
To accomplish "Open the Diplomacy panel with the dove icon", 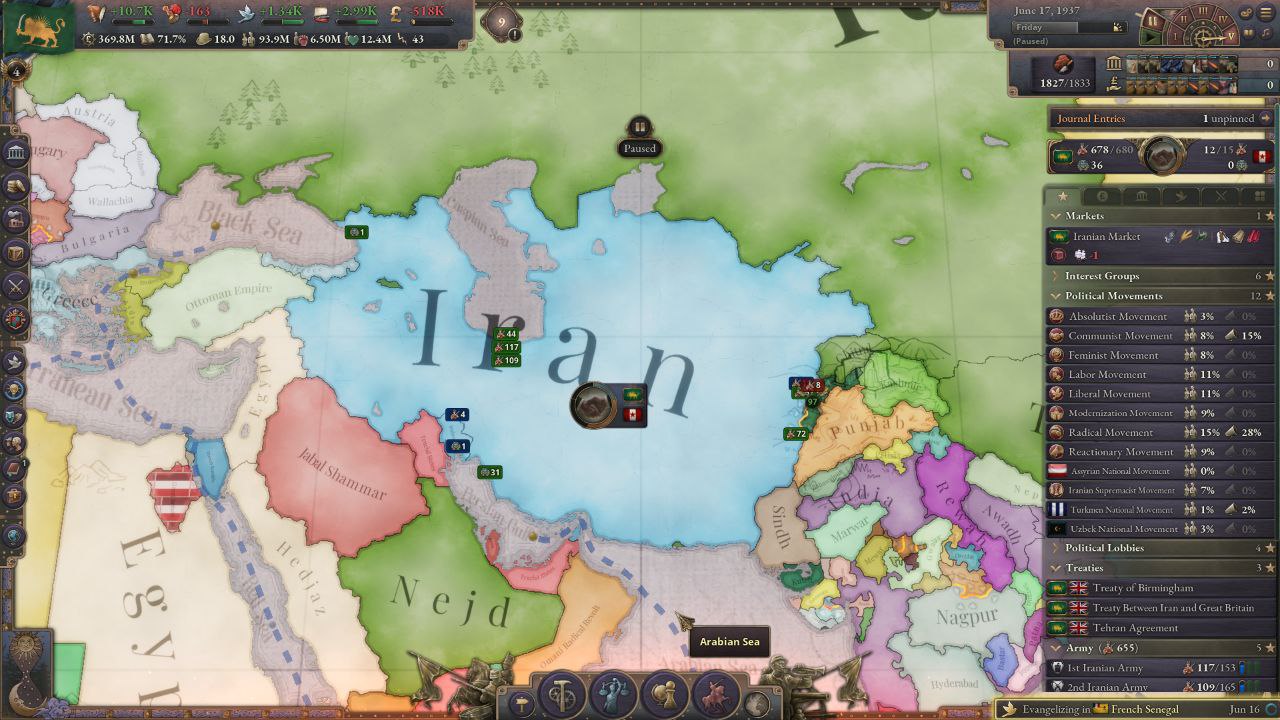I will (16, 362).
